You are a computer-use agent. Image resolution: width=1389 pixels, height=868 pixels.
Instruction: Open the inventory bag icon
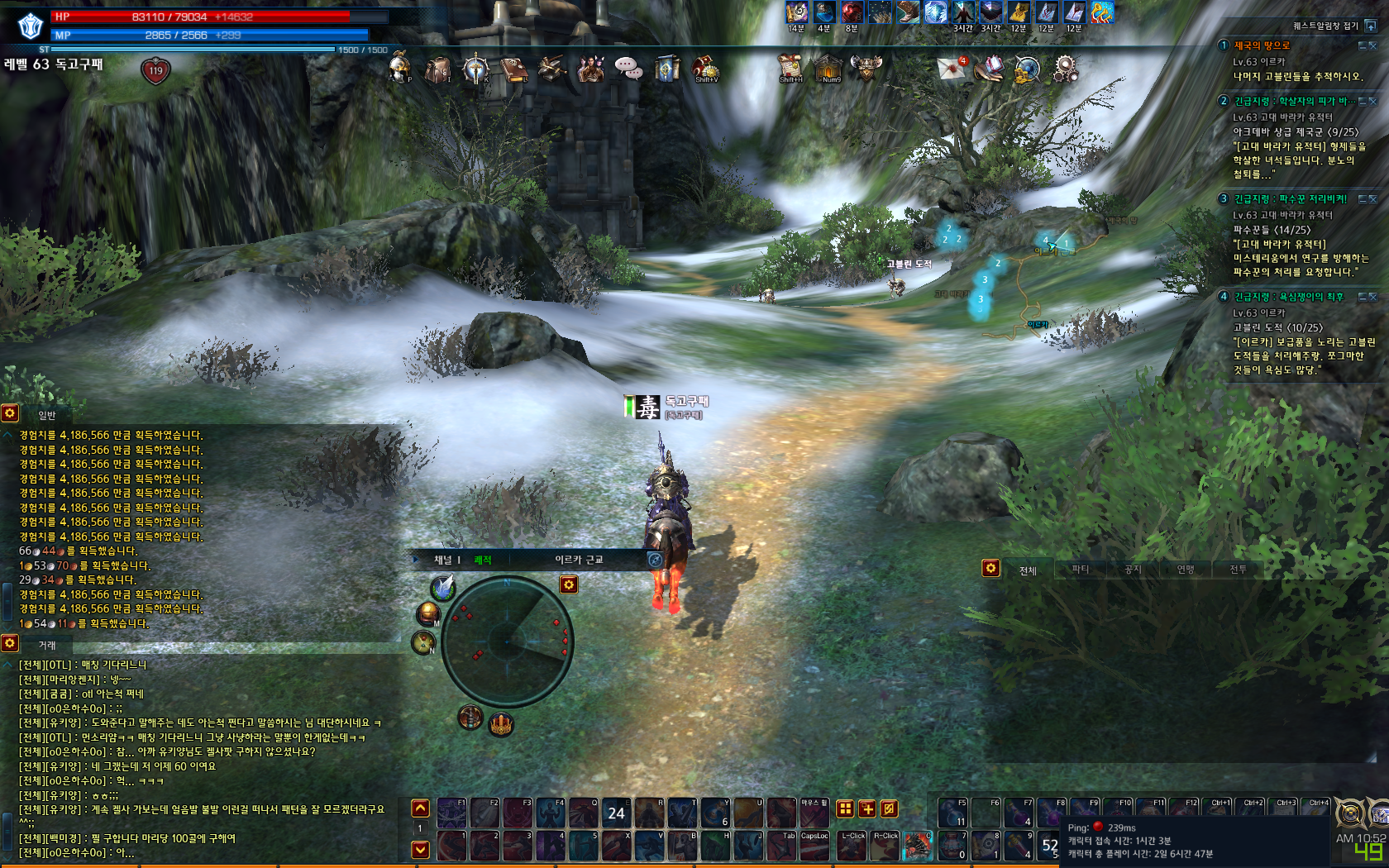coord(437,69)
